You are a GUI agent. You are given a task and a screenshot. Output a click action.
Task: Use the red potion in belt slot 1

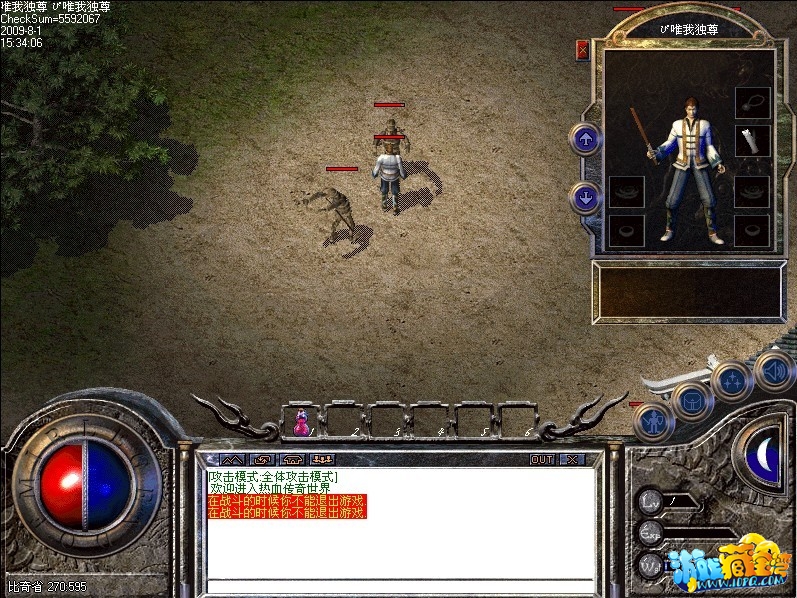(x=301, y=424)
